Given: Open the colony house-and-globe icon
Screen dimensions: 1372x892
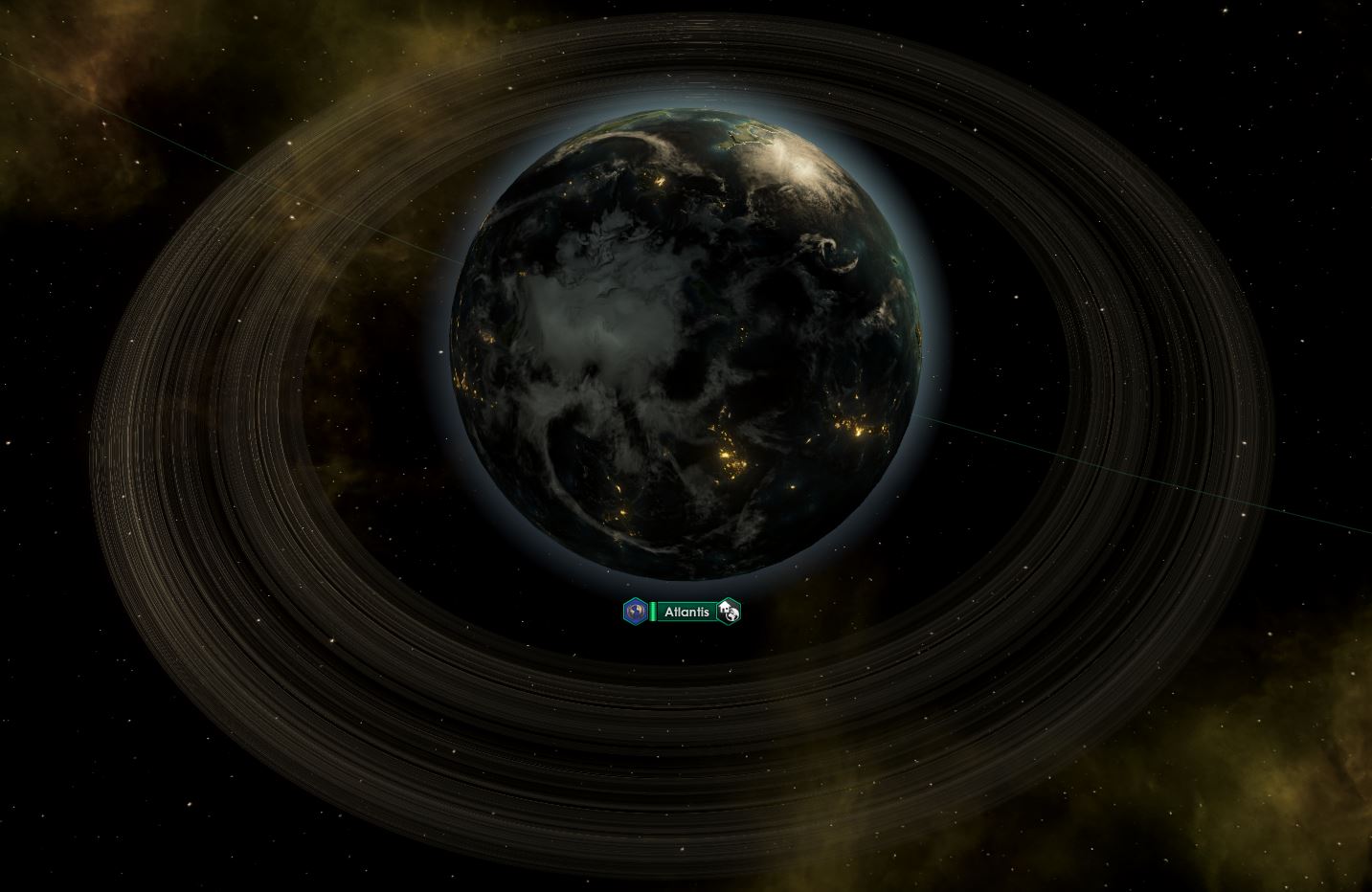Looking at the screenshot, I should 730,611.
